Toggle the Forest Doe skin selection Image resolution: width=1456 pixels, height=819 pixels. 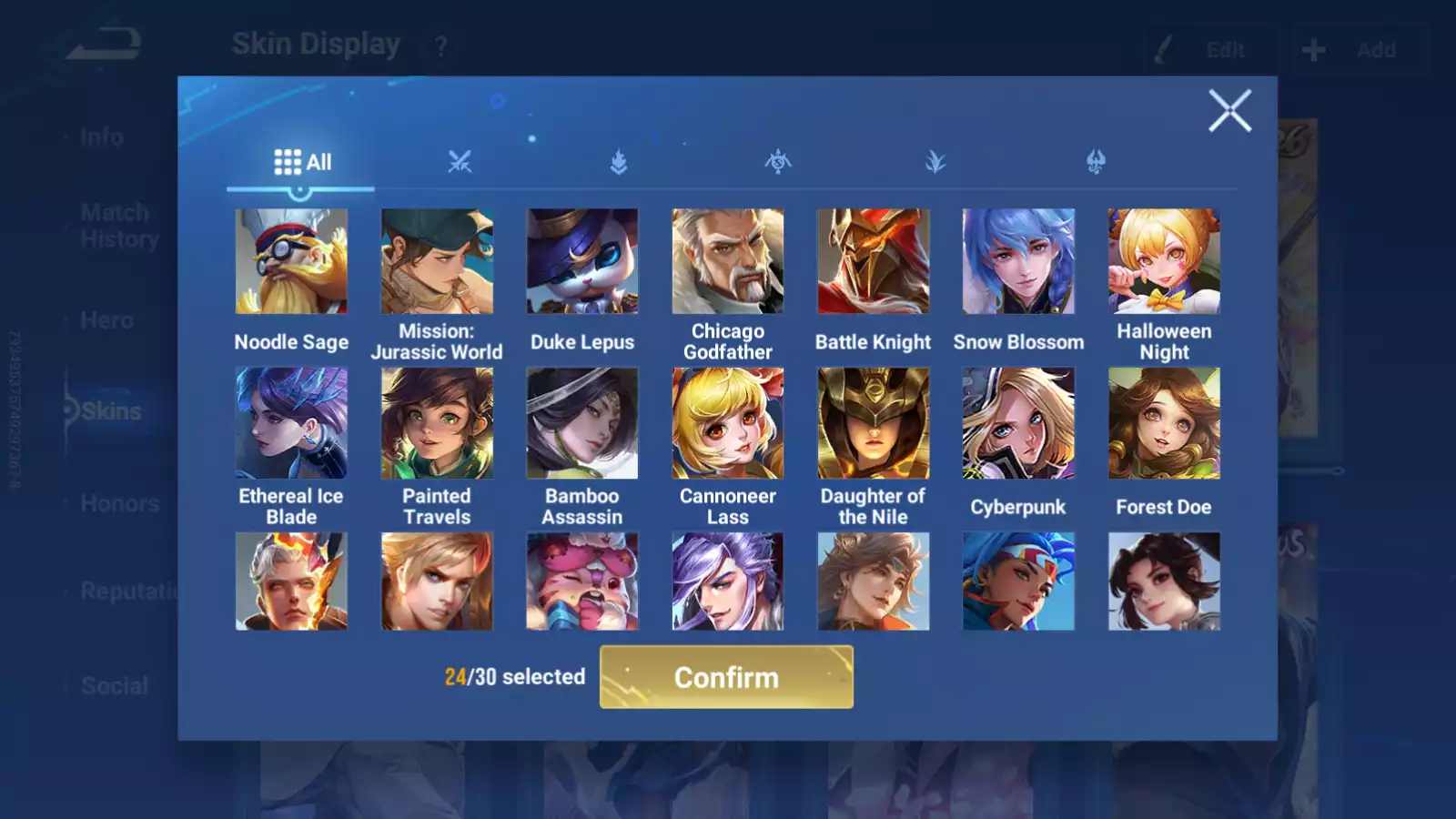(x=1162, y=424)
